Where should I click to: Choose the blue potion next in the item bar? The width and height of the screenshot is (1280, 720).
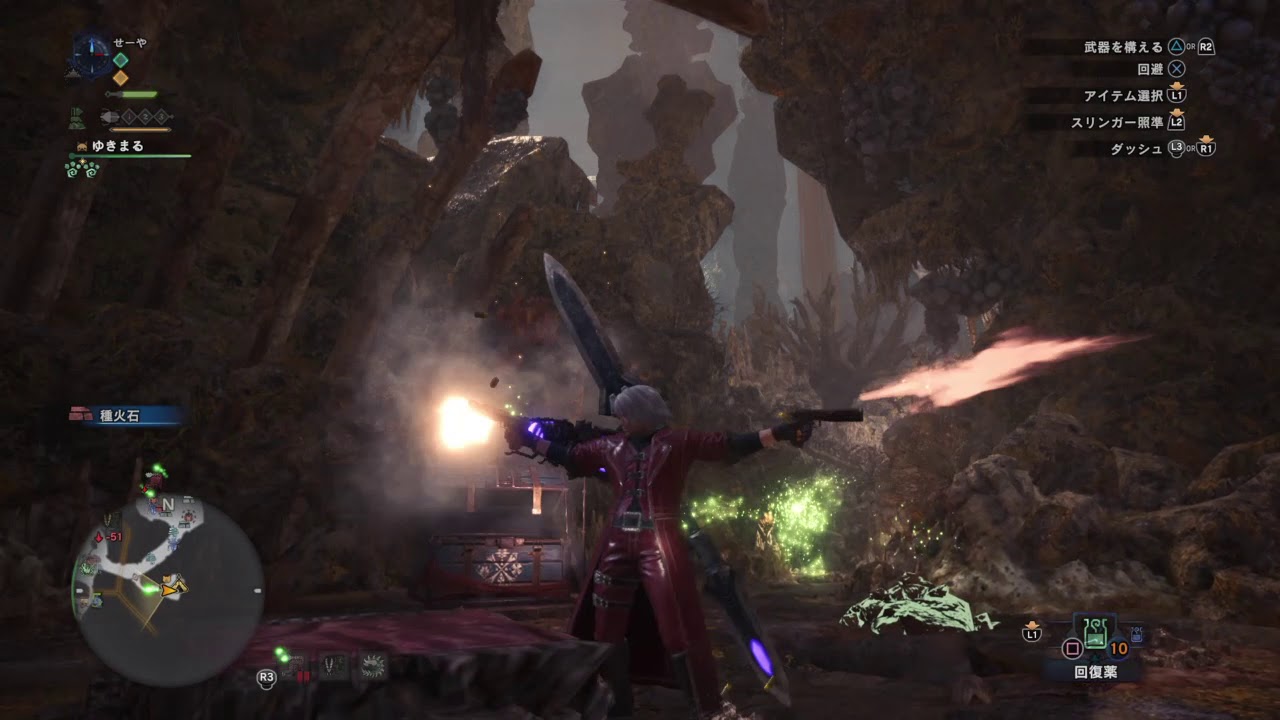tap(1137, 635)
